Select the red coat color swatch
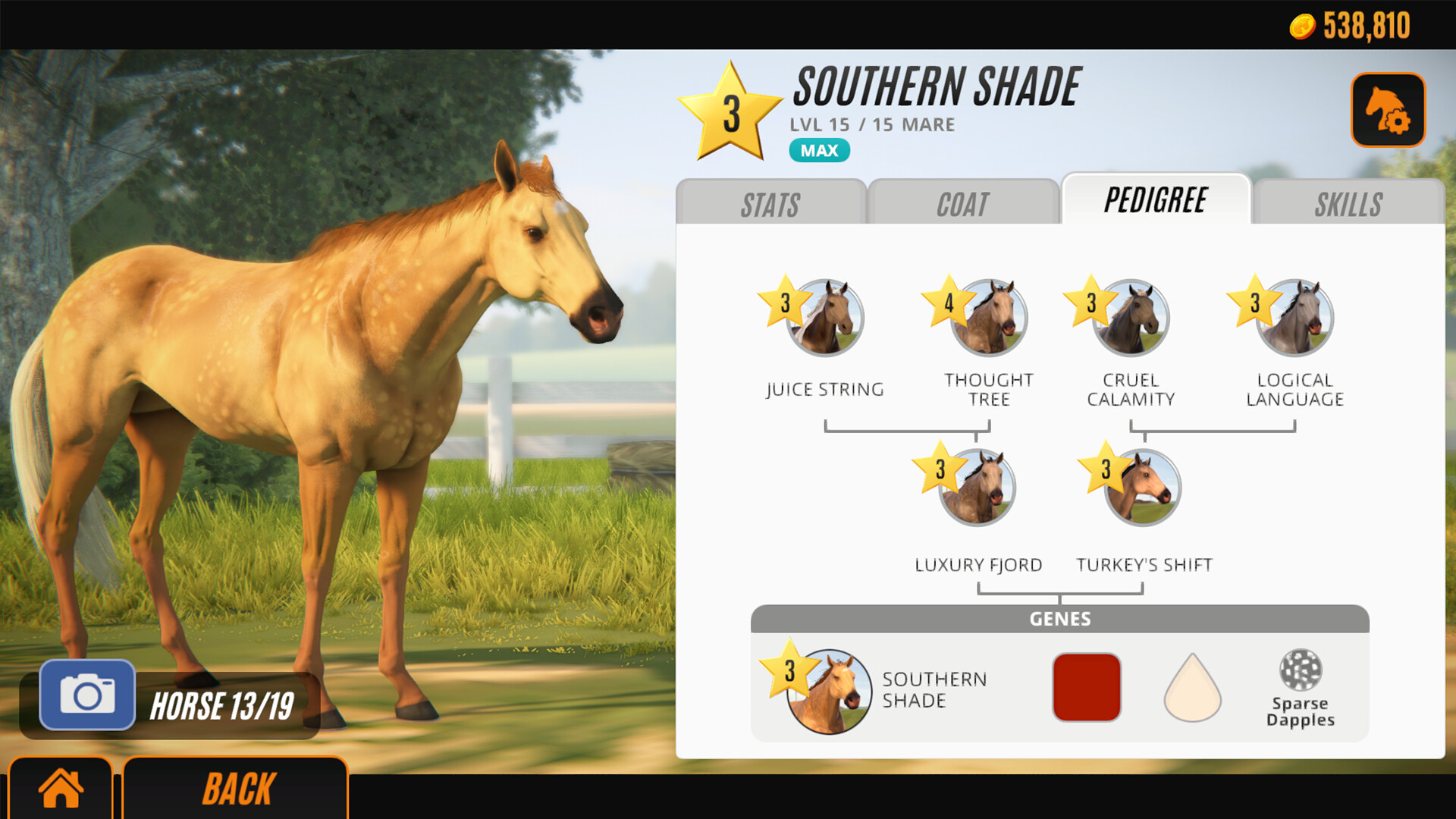The image size is (1456, 819). [x=1086, y=685]
